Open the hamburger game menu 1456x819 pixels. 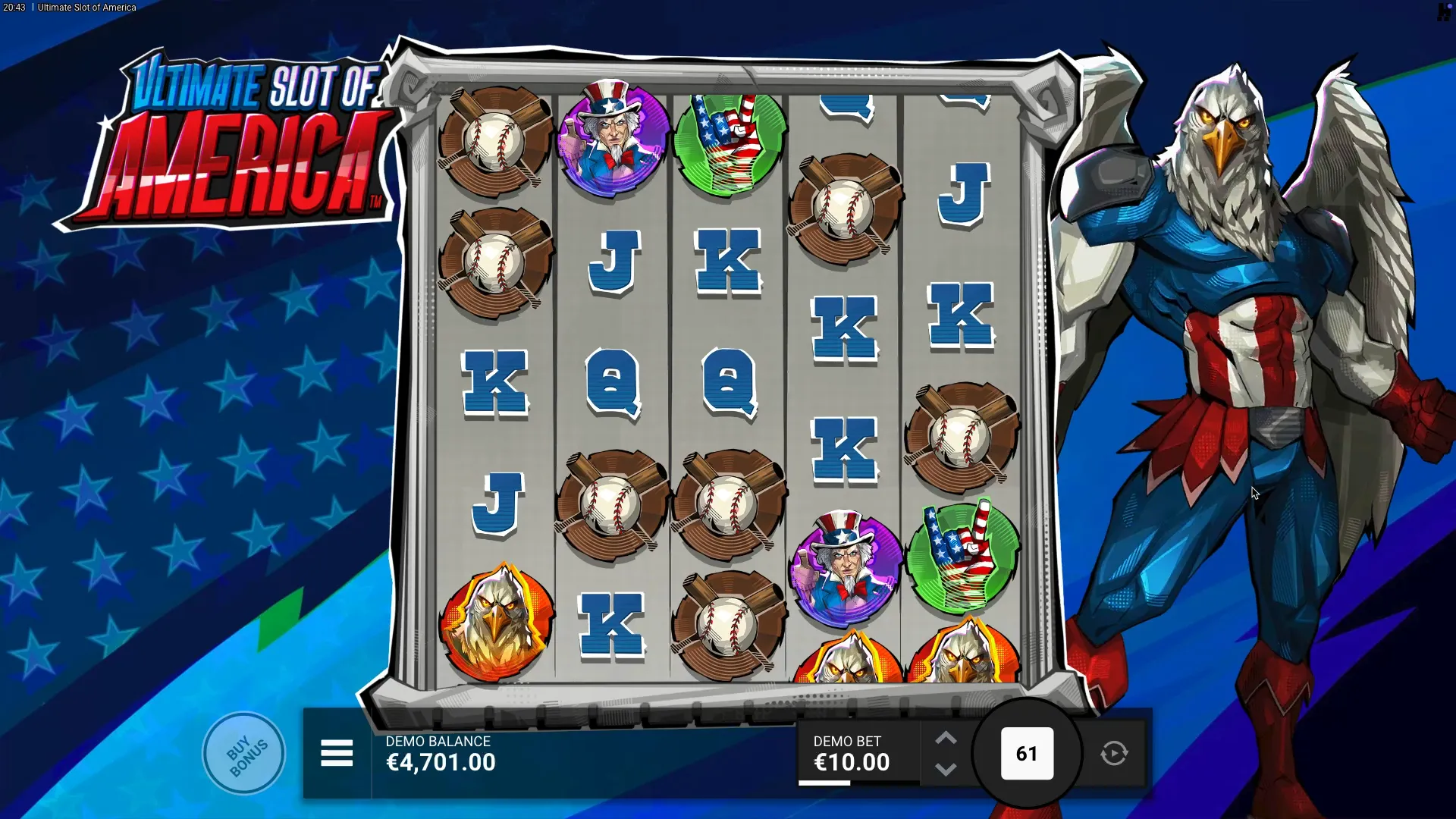tap(337, 754)
